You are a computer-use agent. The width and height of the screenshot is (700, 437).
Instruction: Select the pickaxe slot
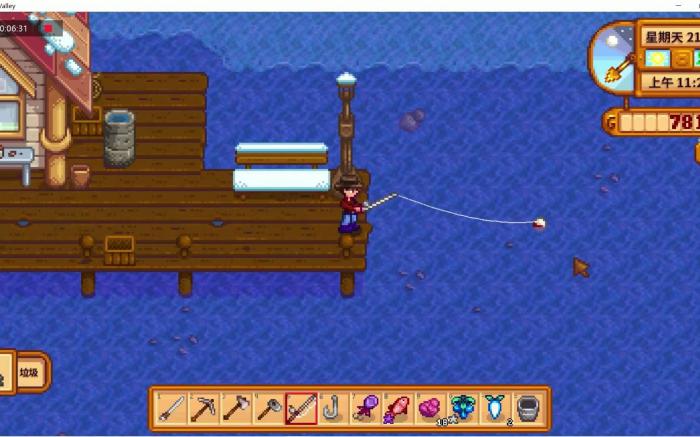(204, 408)
